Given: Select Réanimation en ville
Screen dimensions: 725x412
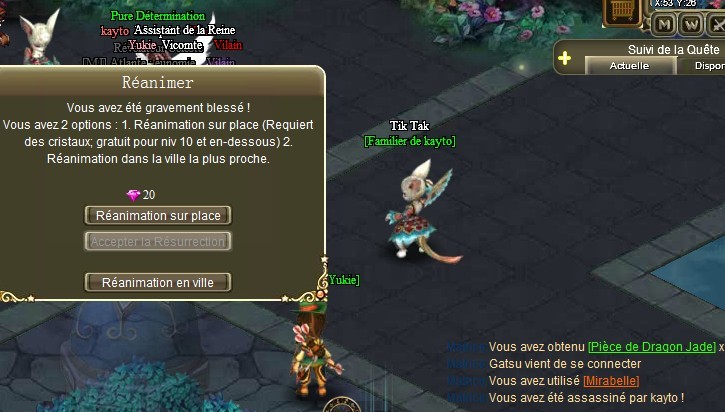Looking at the screenshot, I should 158,283.
